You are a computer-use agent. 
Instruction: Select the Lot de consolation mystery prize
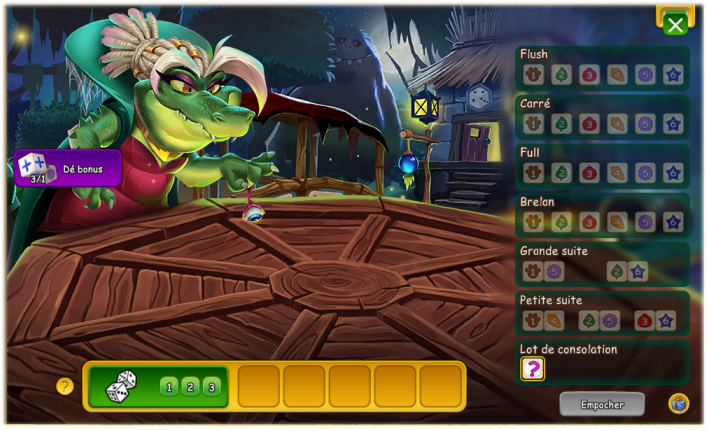point(533,369)
